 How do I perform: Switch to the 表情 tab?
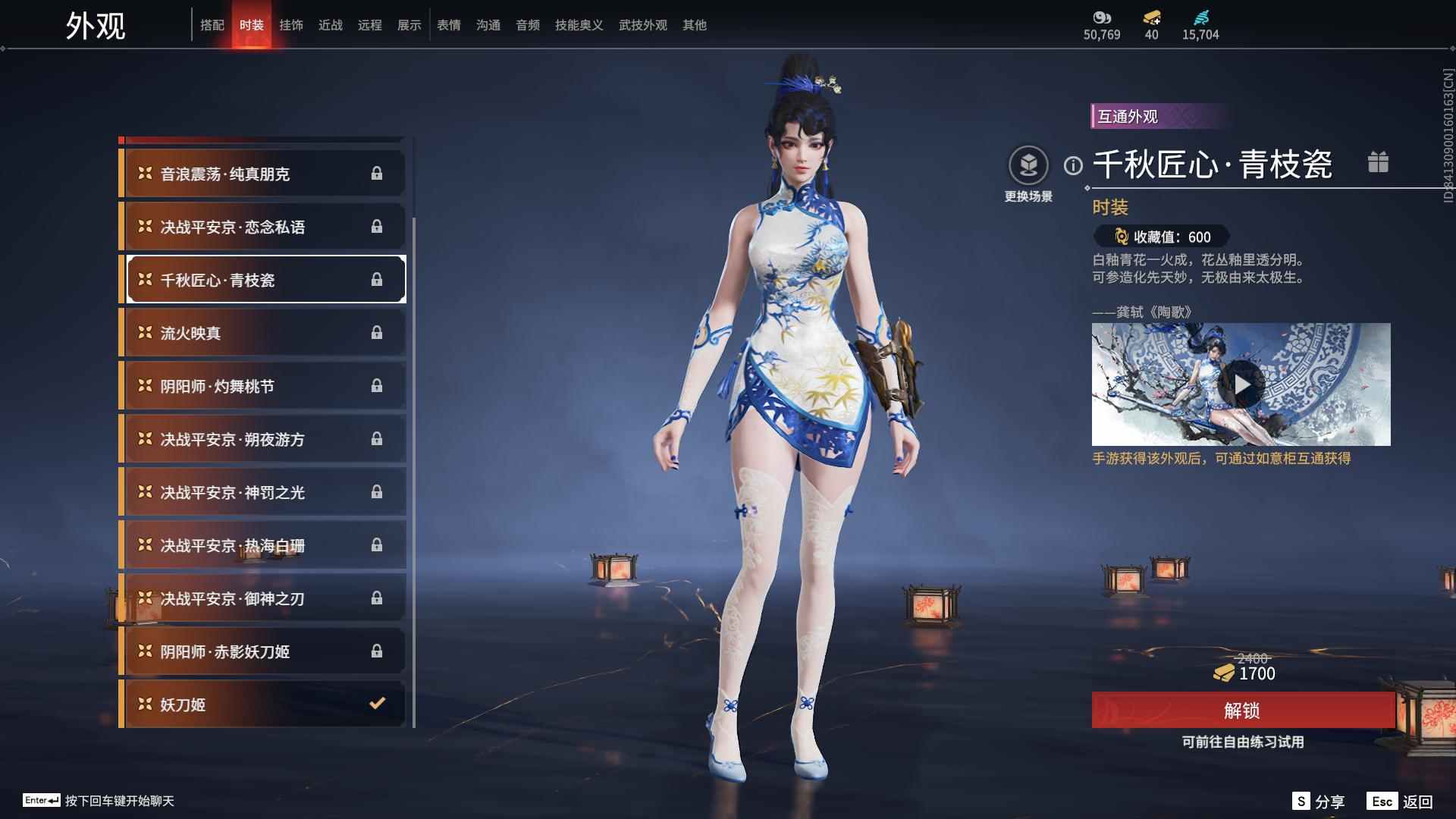[x=449, y=24]
